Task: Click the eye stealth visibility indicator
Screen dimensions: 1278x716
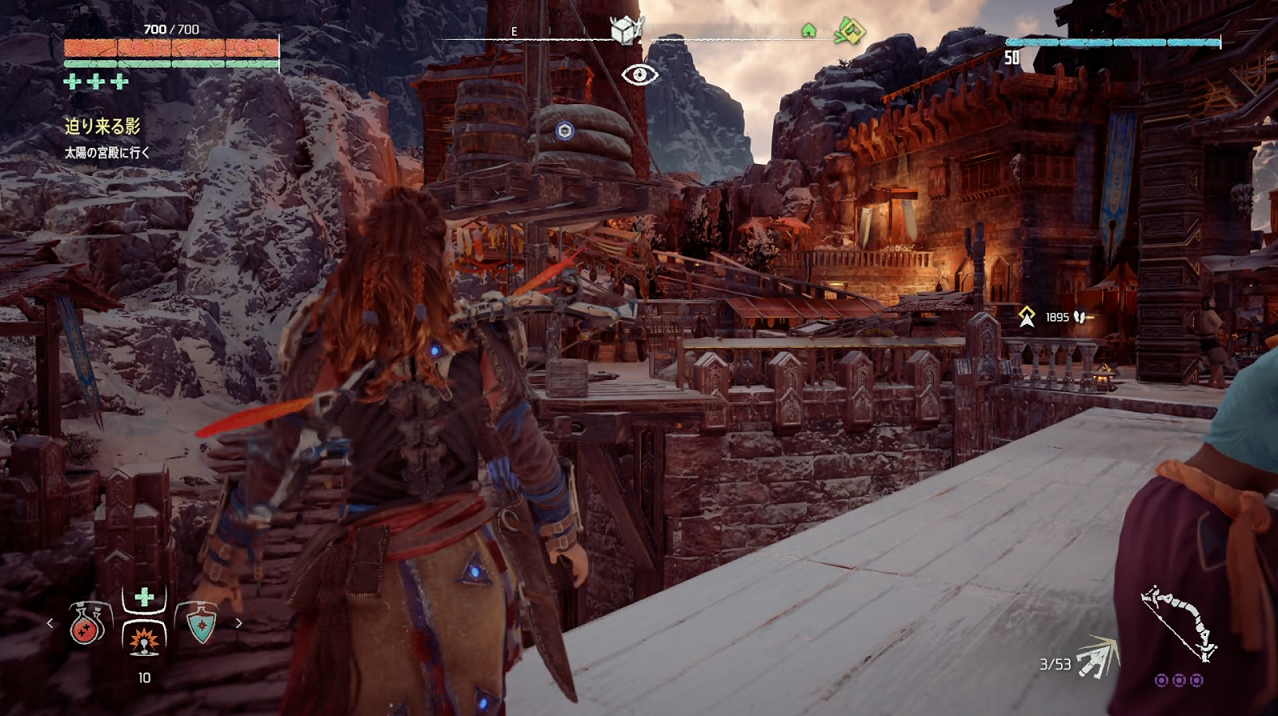Action: (x=640, y=74)
